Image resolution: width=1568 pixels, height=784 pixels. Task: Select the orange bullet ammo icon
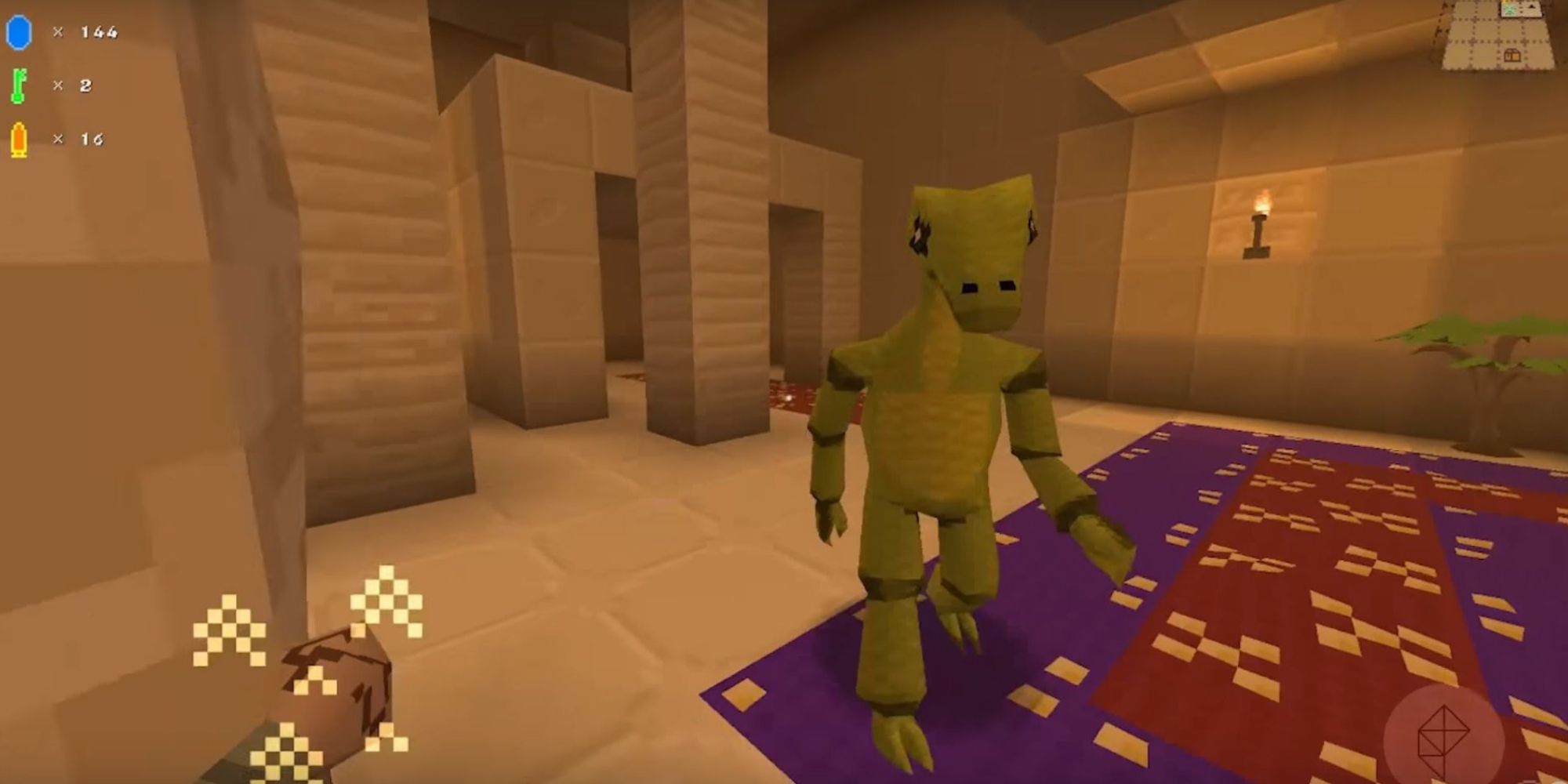click(20, 140)
